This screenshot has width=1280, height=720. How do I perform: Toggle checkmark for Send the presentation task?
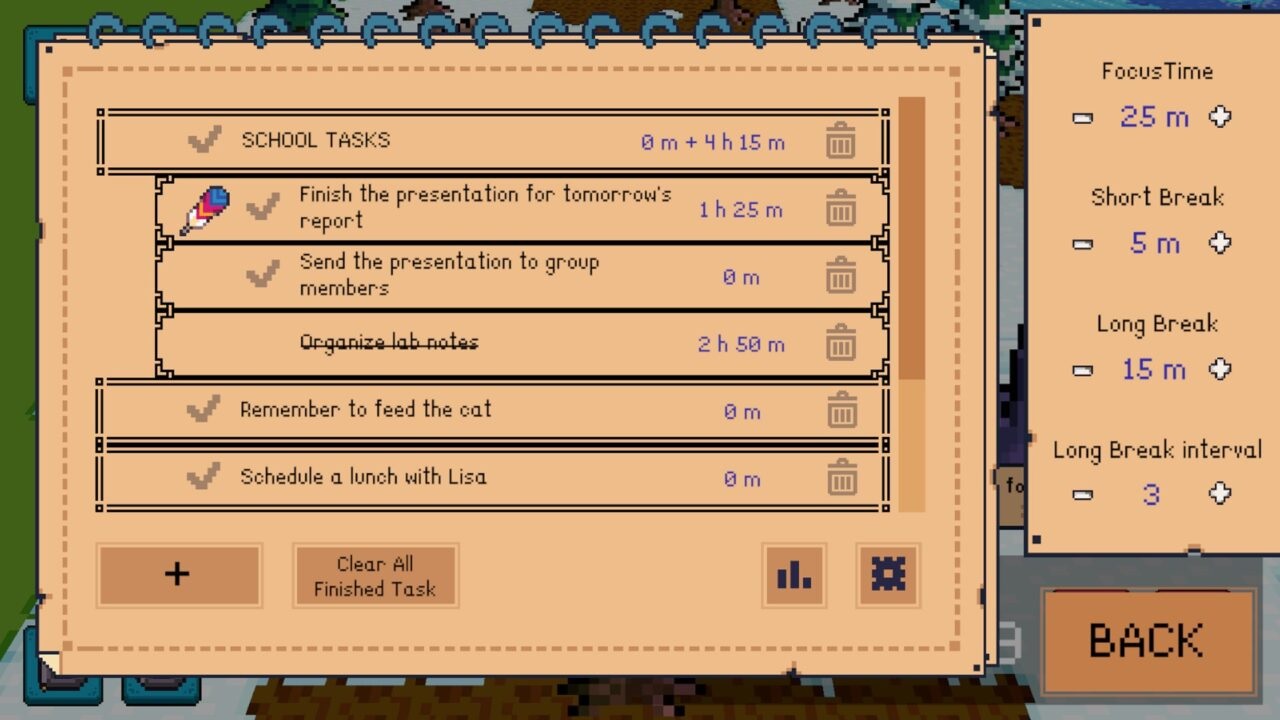point(262,274)
